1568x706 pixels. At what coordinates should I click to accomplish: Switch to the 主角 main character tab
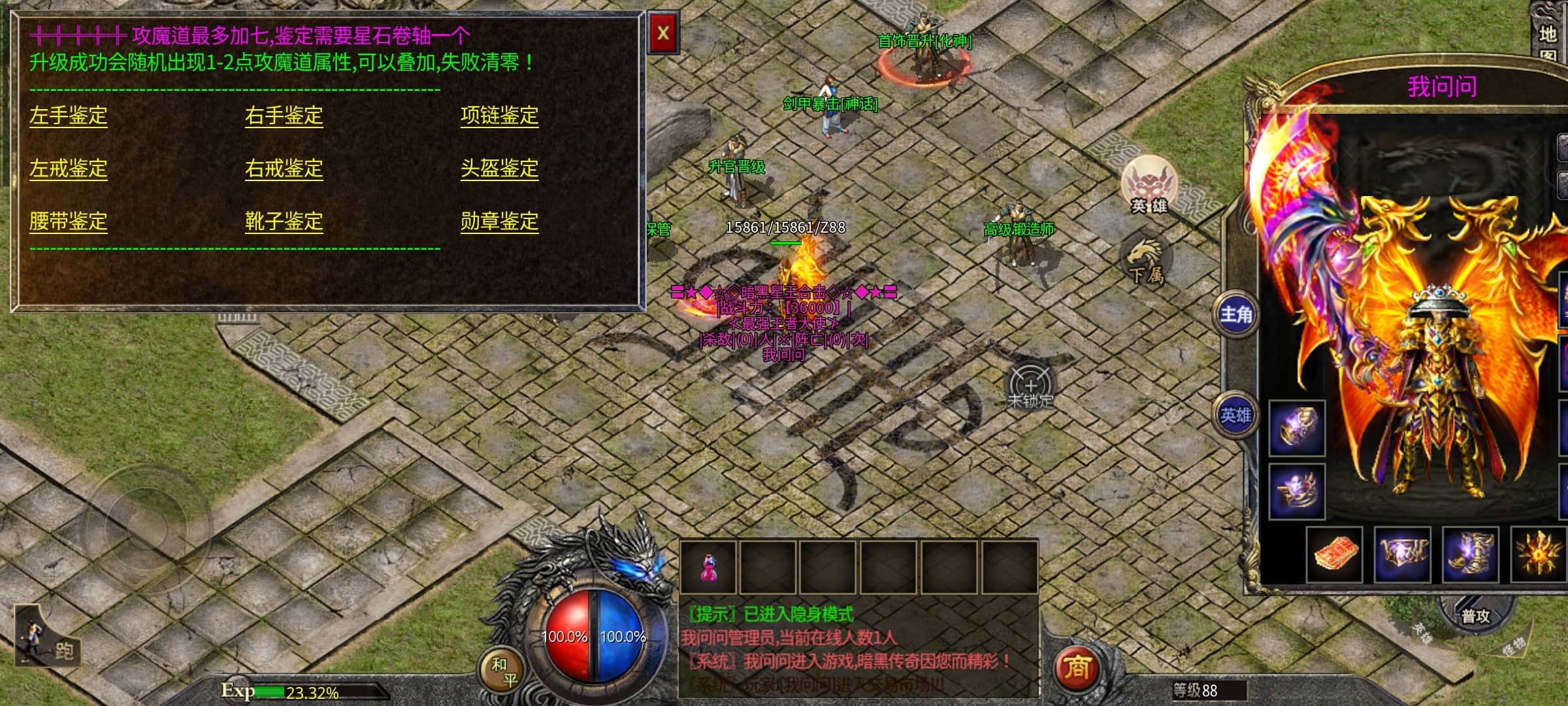pyautogui.click(x=1235, y=314)
